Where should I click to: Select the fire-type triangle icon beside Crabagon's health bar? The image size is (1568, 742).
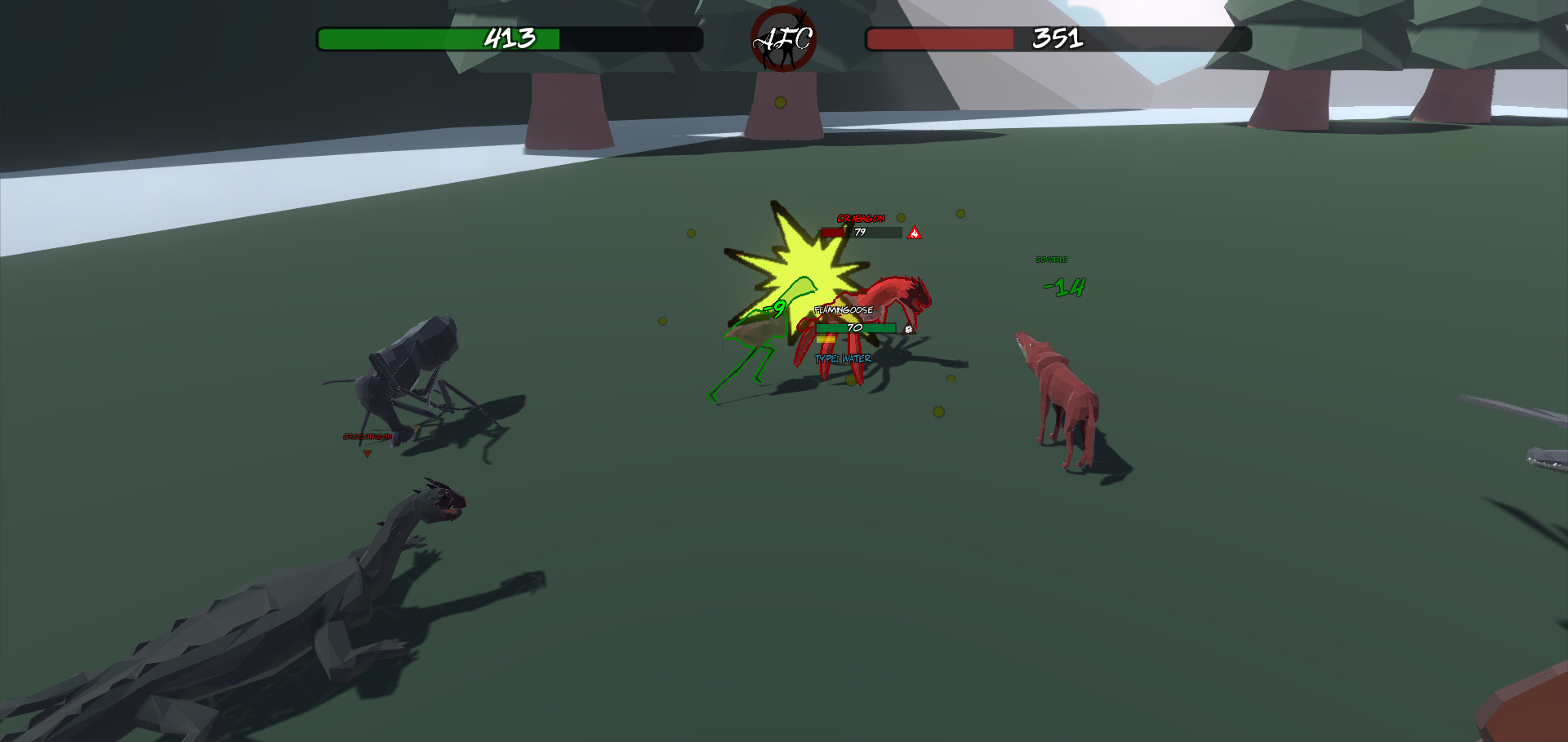pyautogui.click(x=915, y=233)
